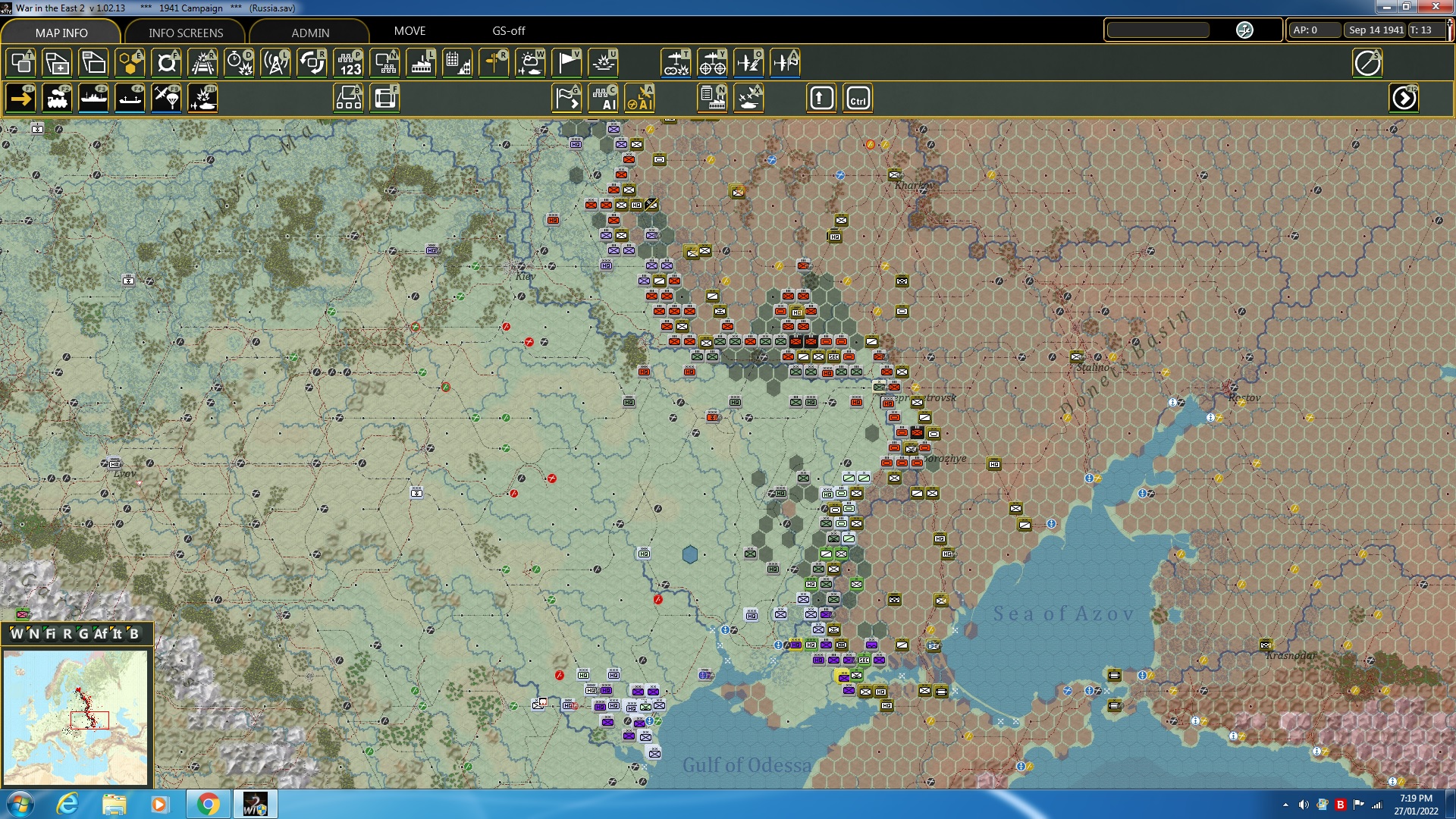Select naval transport mode (ship icon)
This screenshot has height=819, width=1456.
(94, 98)
